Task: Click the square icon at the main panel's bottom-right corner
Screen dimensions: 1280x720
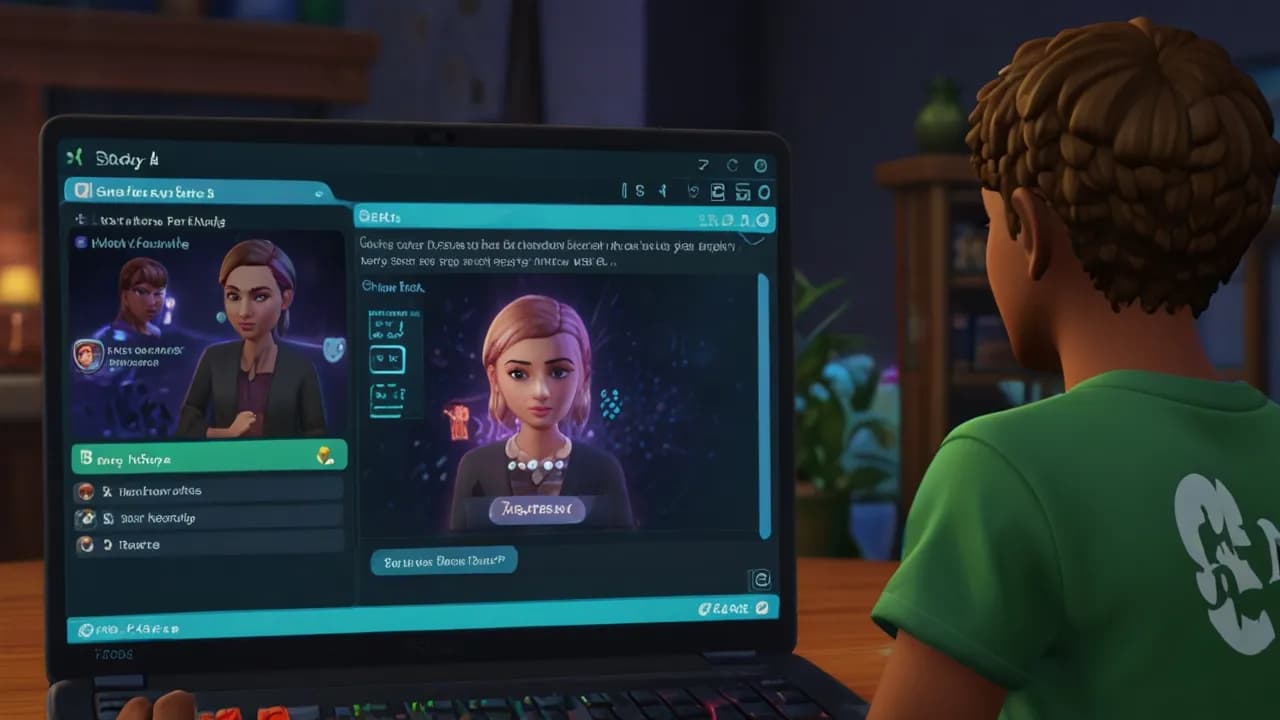Action: [759, 579]
